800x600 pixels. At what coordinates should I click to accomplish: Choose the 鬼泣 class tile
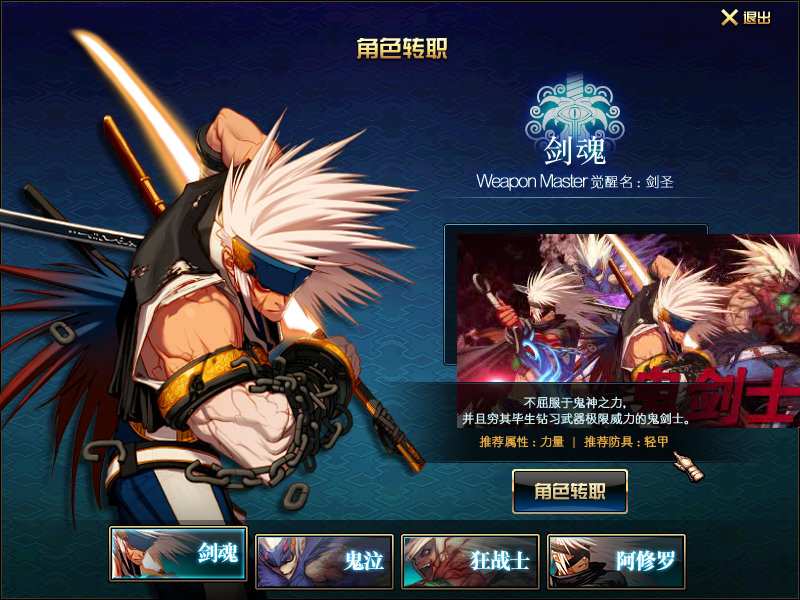point(324,559)
